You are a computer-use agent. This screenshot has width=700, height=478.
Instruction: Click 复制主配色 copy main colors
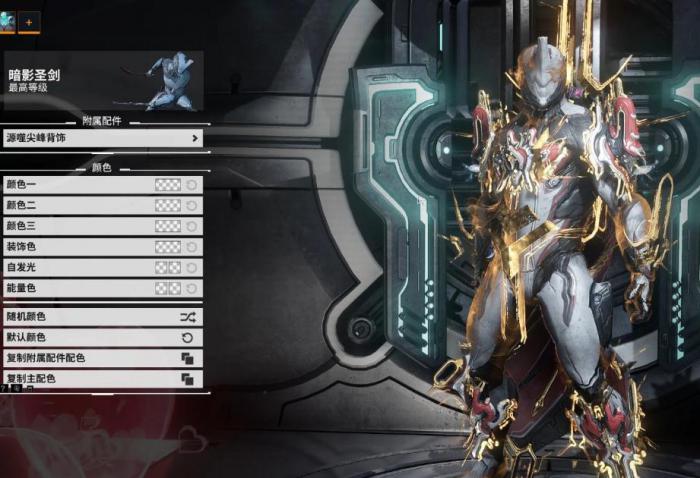click(102, 379)
